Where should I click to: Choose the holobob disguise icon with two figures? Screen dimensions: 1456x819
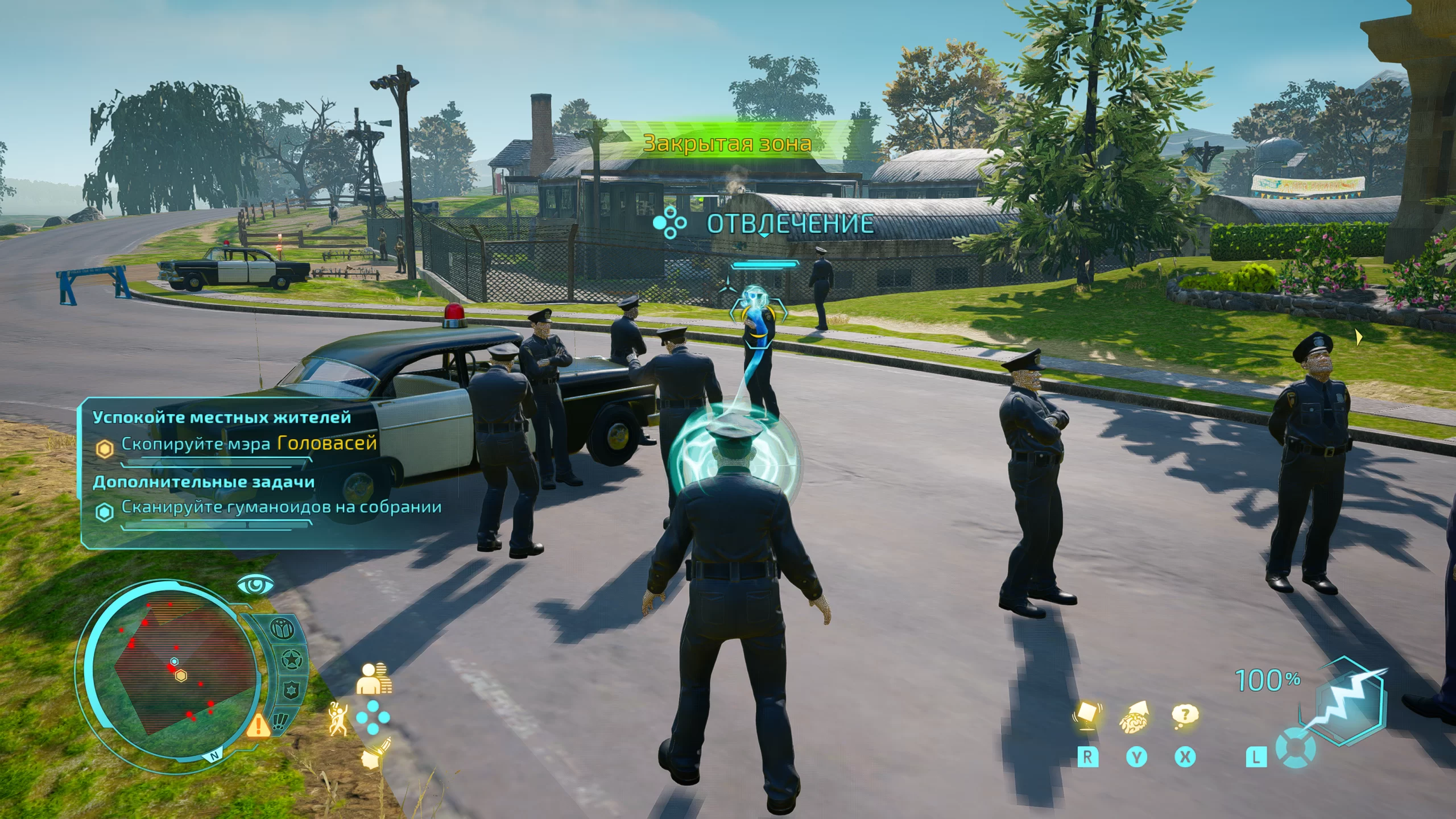[x=374, y=679]
